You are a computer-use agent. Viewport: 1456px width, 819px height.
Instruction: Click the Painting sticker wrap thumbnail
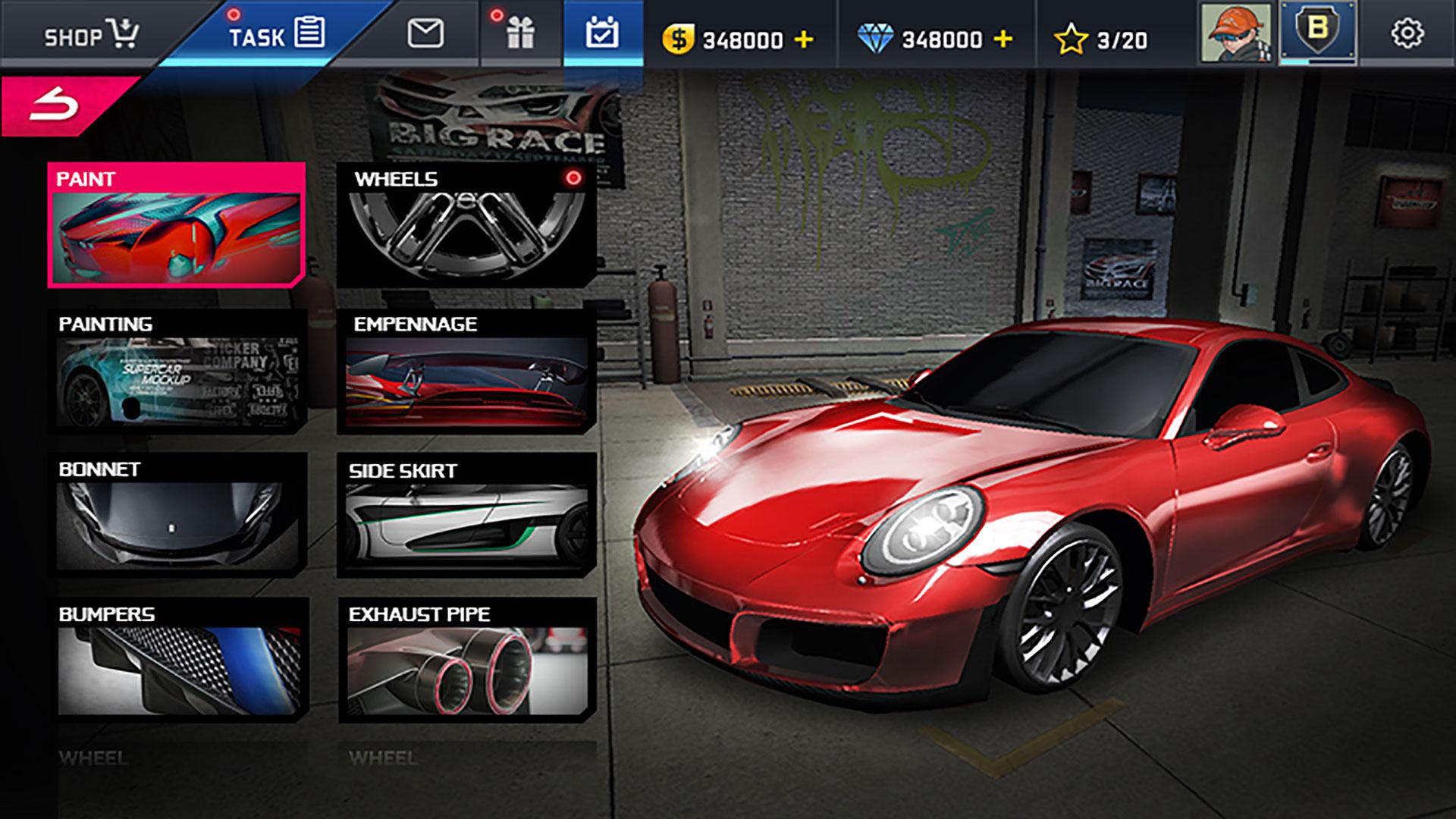(x=174, y=374)
